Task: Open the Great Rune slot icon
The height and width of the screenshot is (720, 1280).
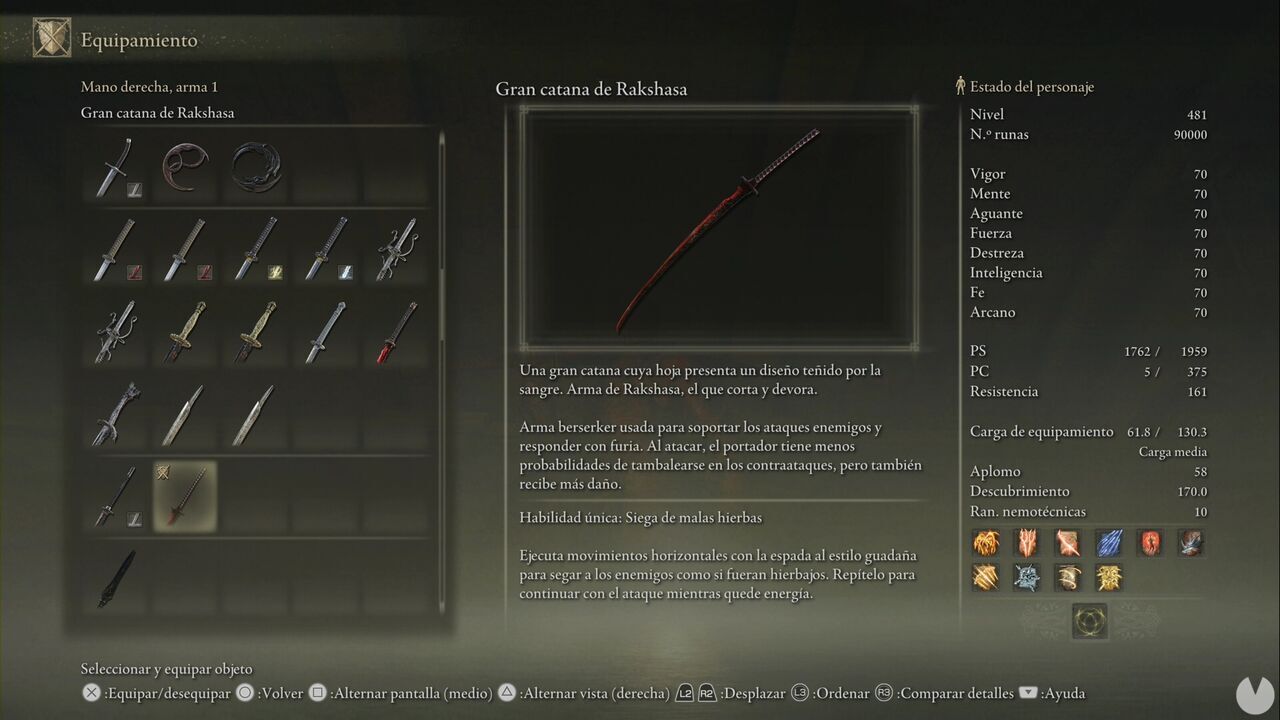Action: [1090, 620]
